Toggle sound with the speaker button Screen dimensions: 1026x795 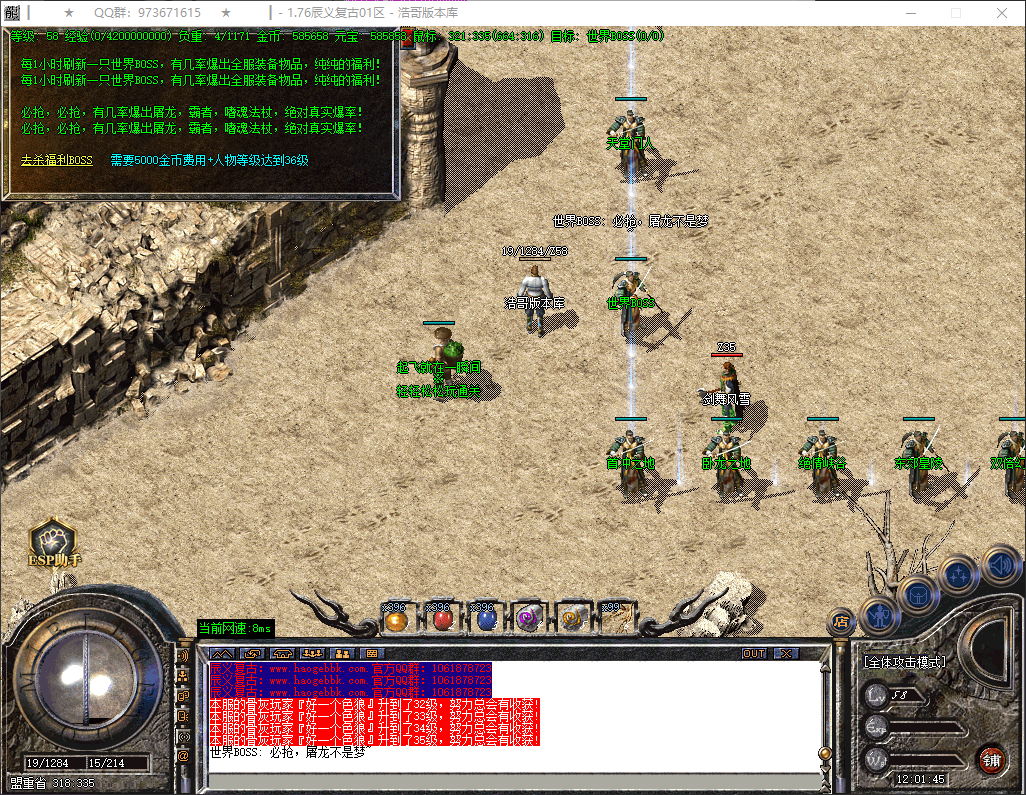click(999, 565)
